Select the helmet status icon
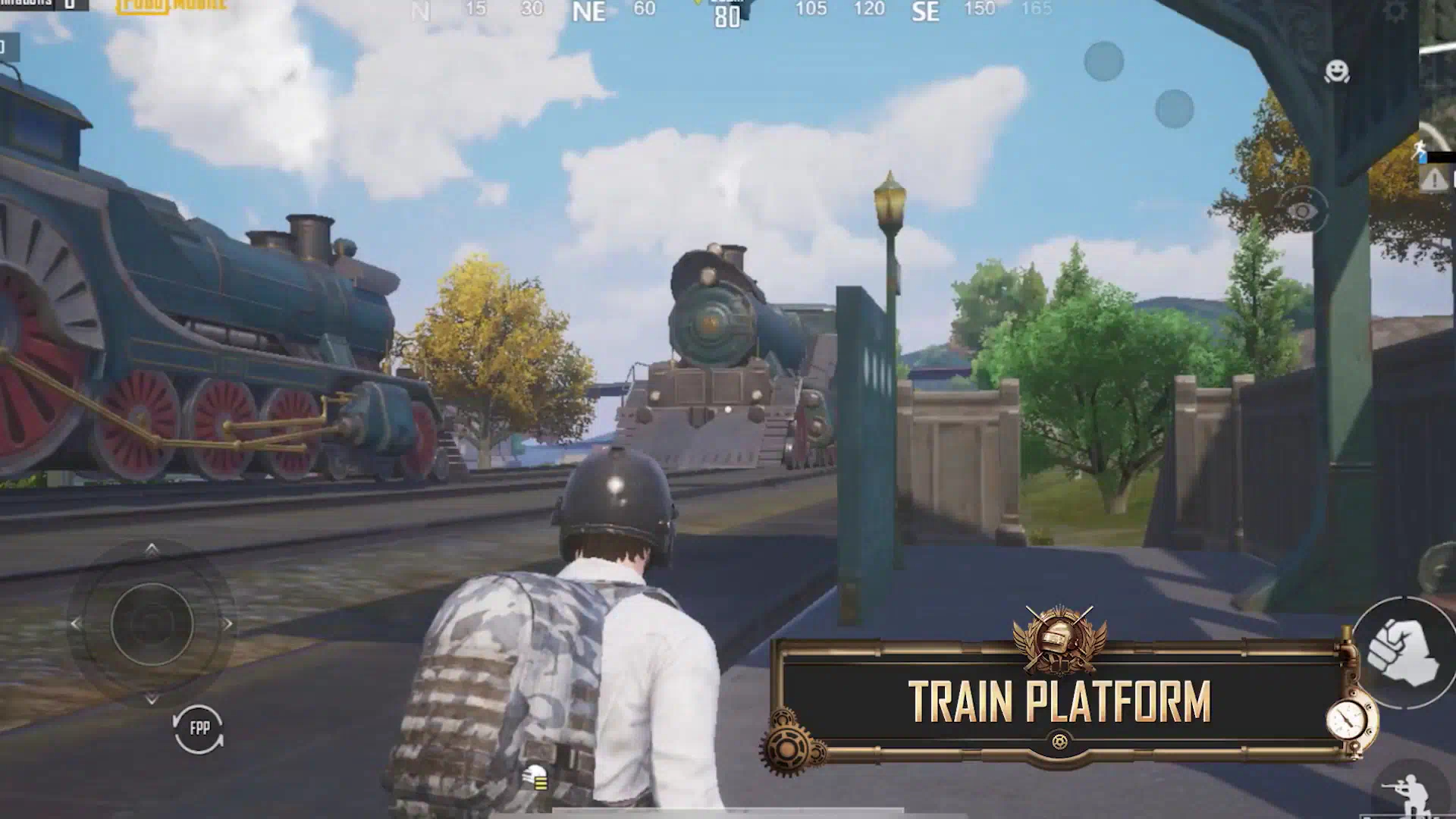 (x=536, y=777)
